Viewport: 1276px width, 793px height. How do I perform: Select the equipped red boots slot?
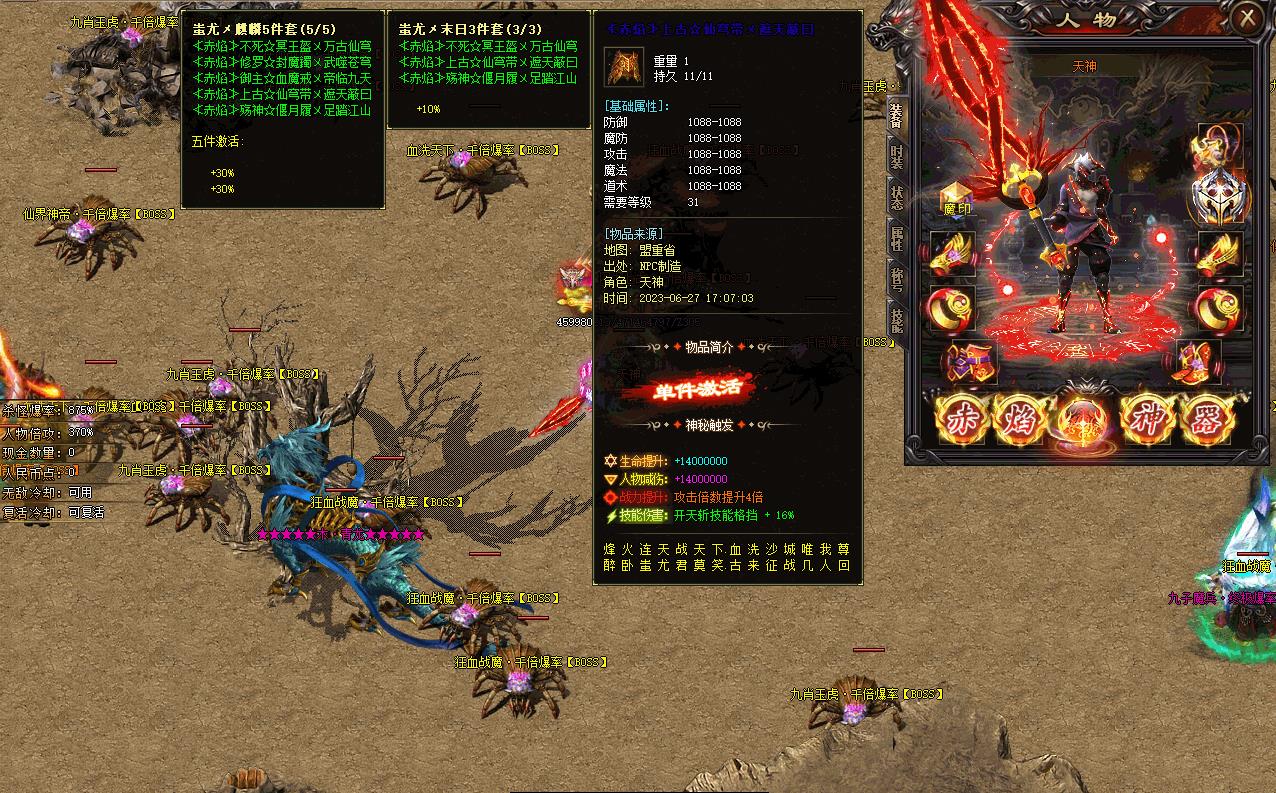point(1197,362)
